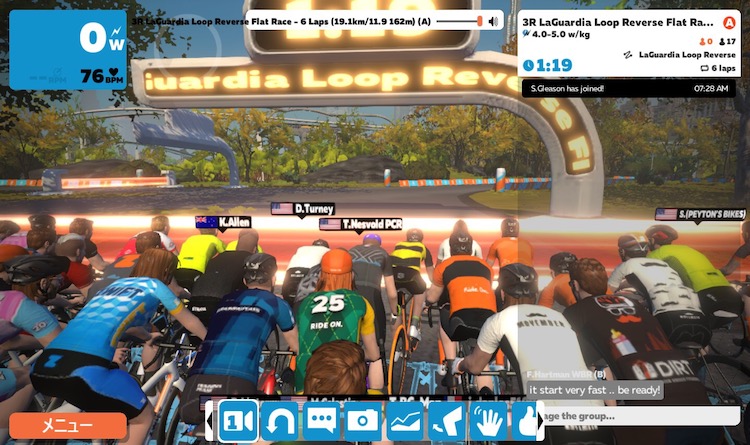Open the LaGuardia Loop race info panel
Screen dimensions: 750x445
coord(630,42)
